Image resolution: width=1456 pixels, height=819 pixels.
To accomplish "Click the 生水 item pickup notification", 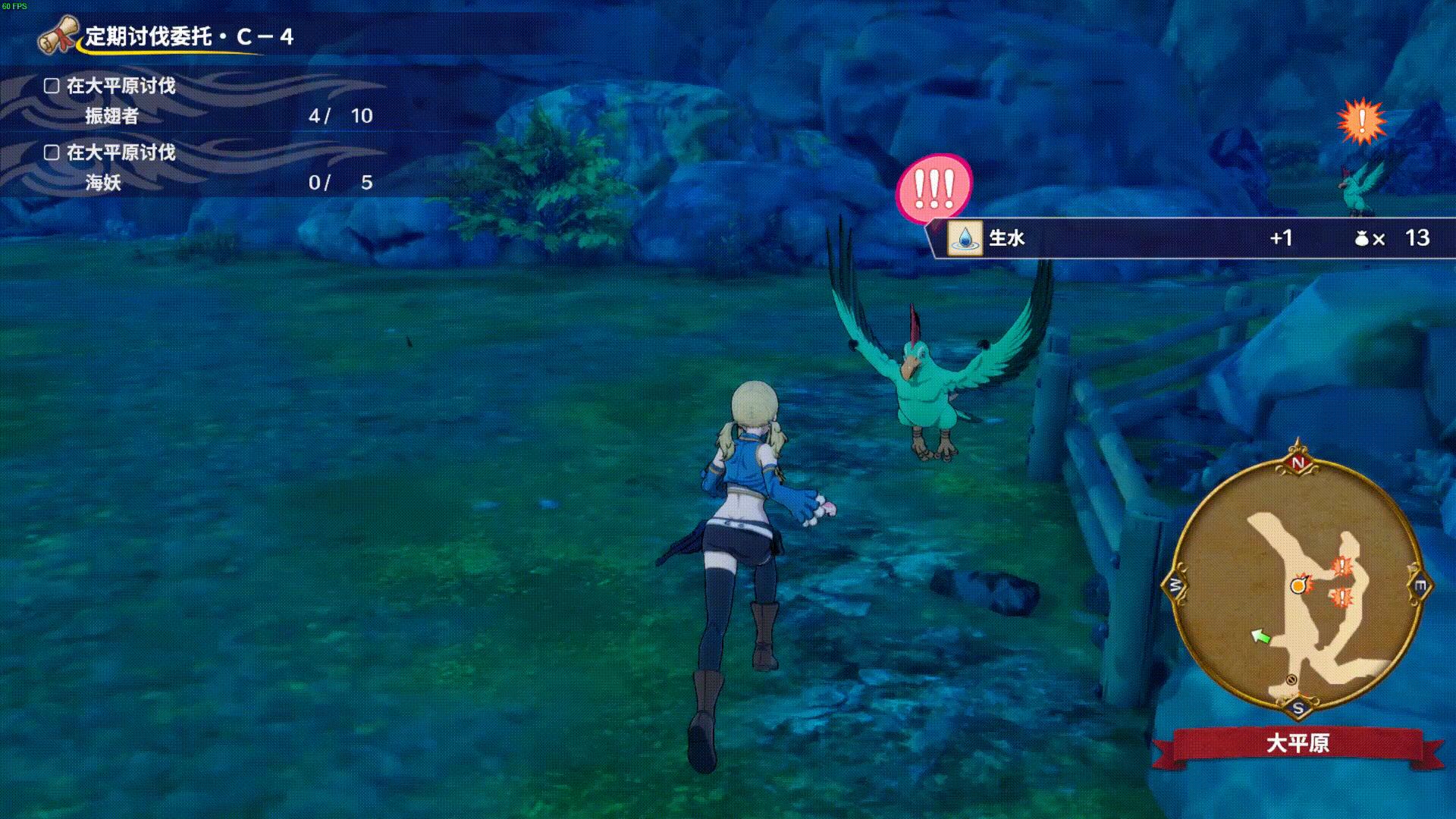I will point(1191,238).
